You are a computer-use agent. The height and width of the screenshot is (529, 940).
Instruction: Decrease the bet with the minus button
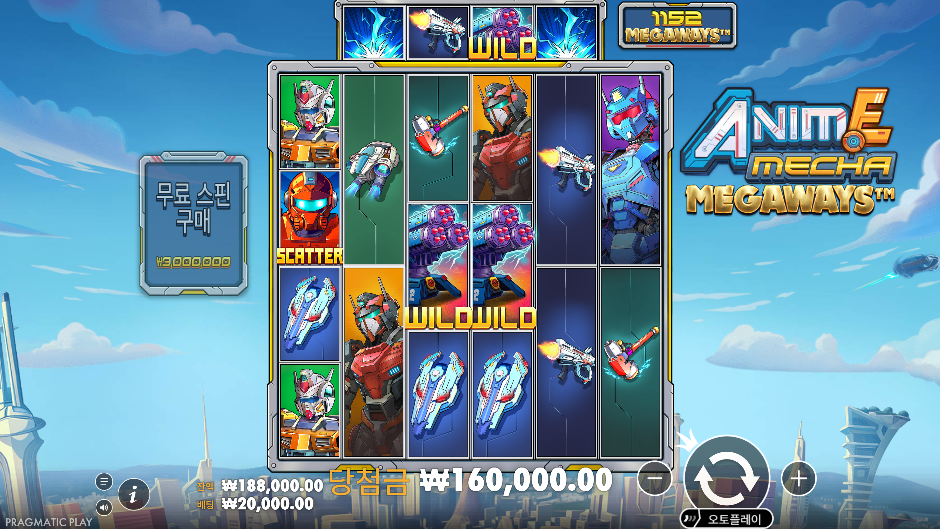pos(654,479)
